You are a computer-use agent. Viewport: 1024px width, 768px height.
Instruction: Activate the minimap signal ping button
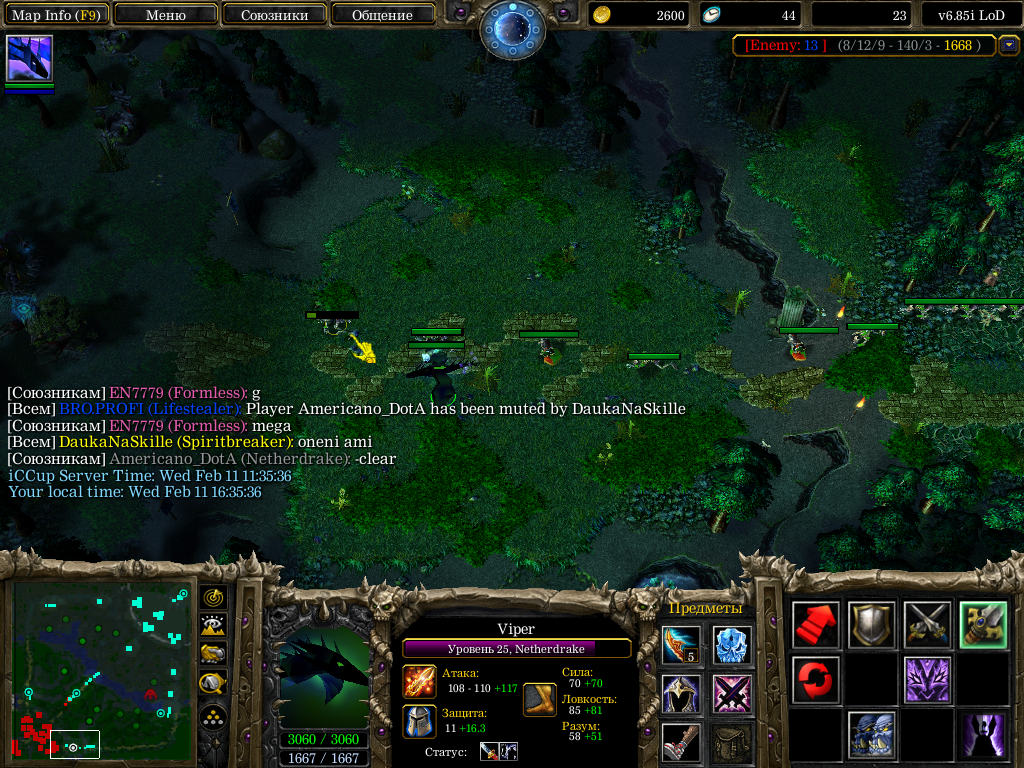click(x=213, y=597)
